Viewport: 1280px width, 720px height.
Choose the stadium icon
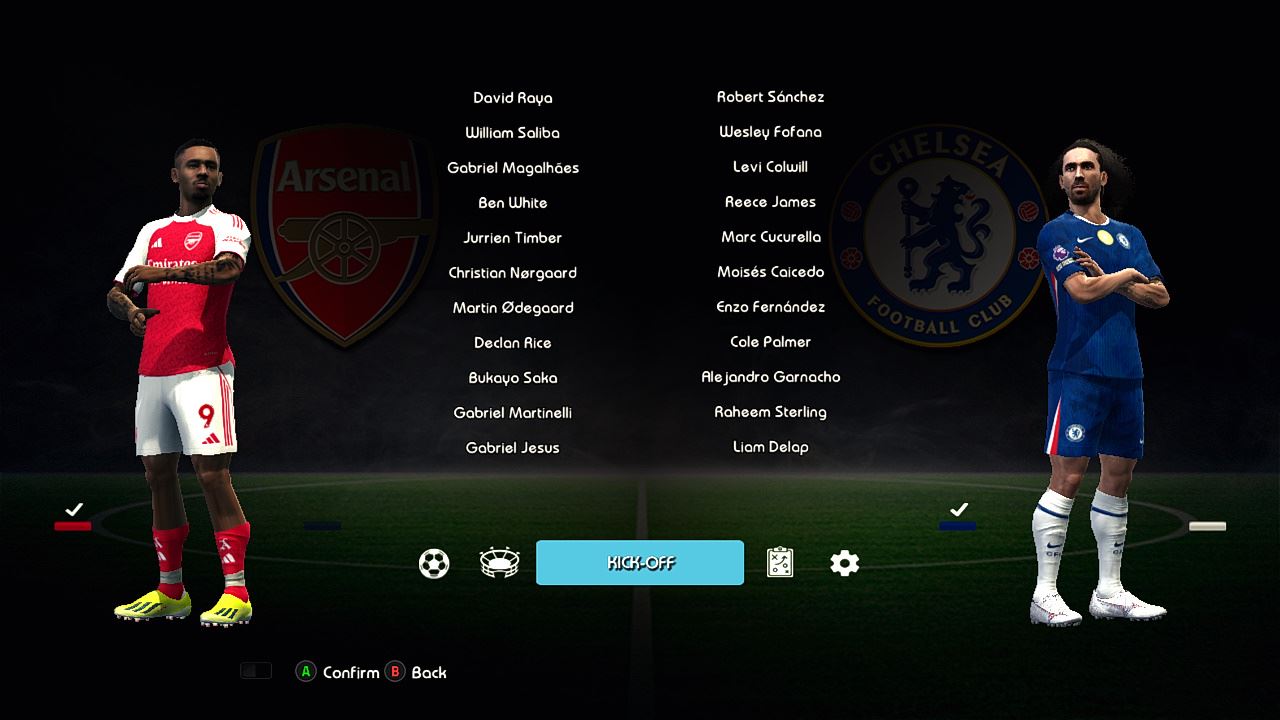499,563
